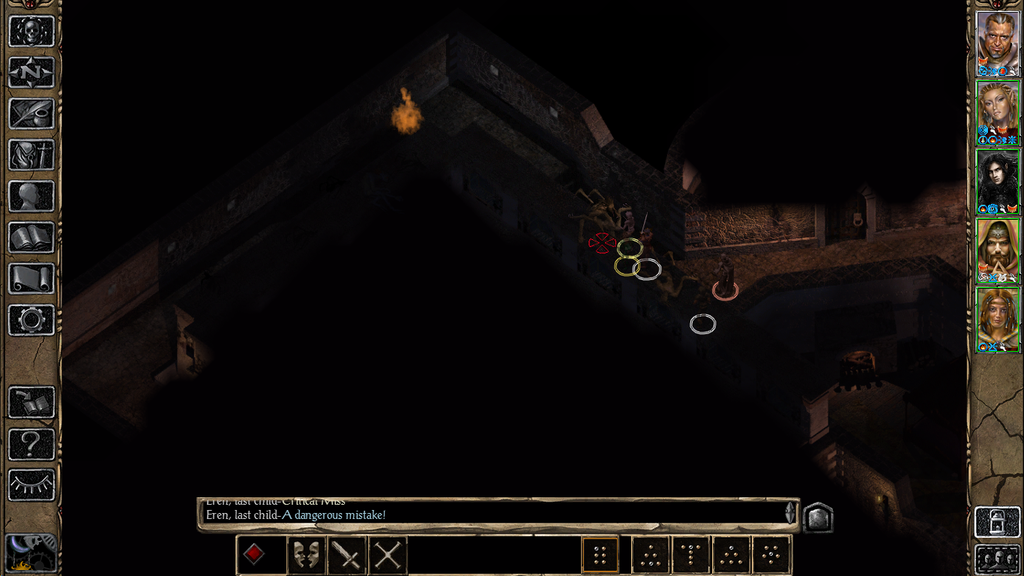Select the top scarred warrior portrait

click(997, 43)
